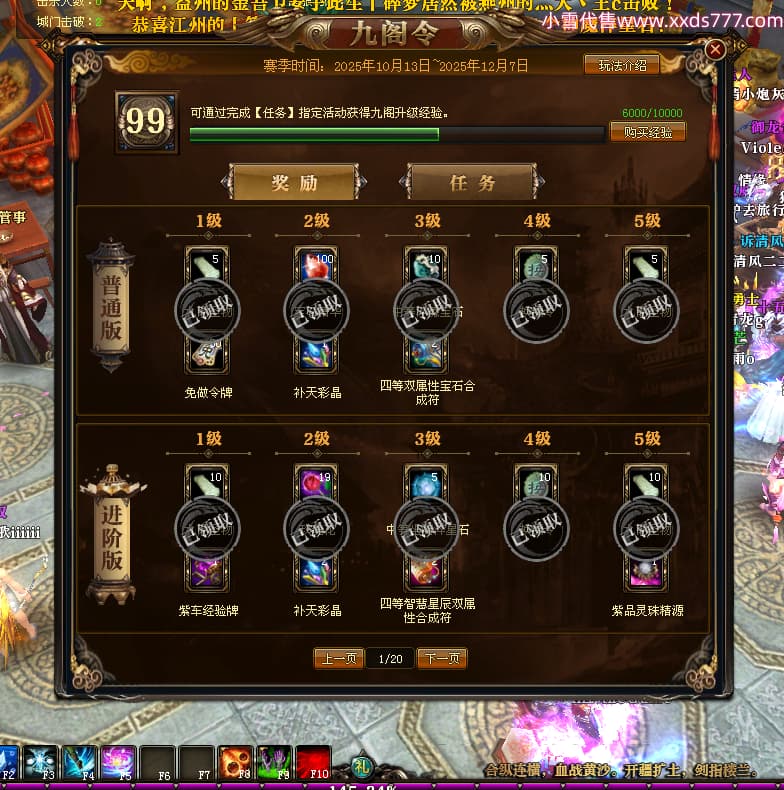Select the 进阶版 level 5 紫晶灵珠精源 reward
Viewport: 784px width, 790px height.
click(647, 527)
